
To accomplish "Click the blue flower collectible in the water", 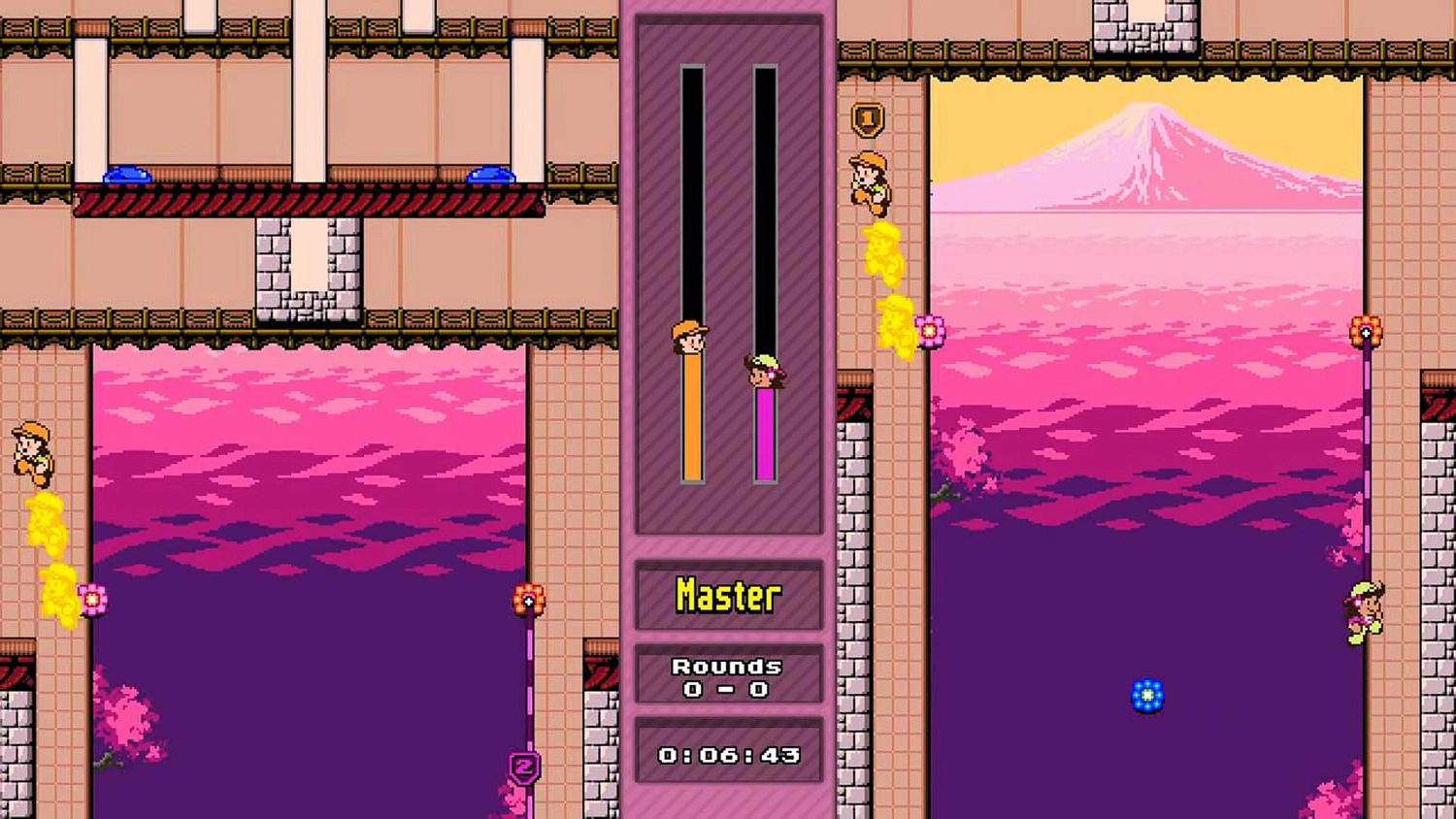I will point(1145,694).
